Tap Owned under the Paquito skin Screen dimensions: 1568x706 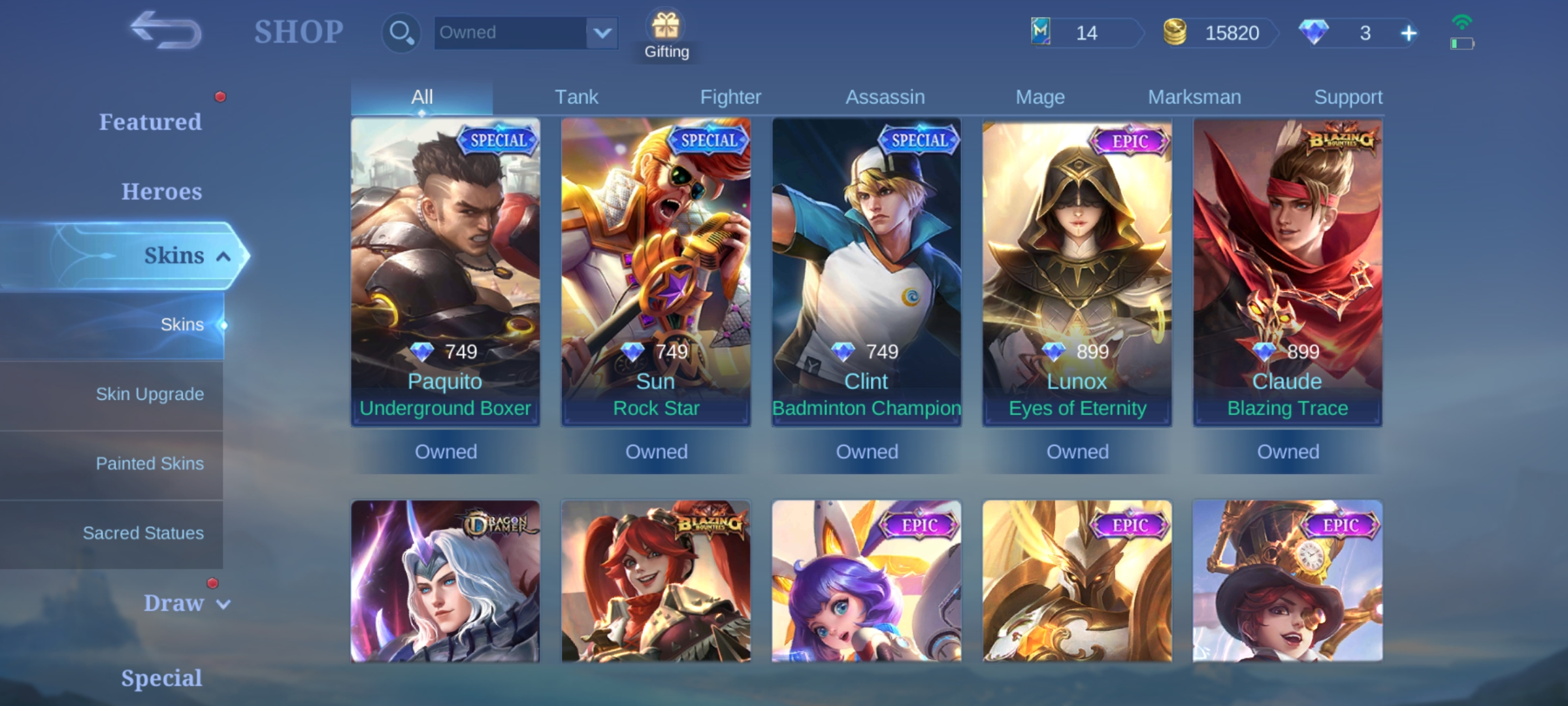(446, 451)
